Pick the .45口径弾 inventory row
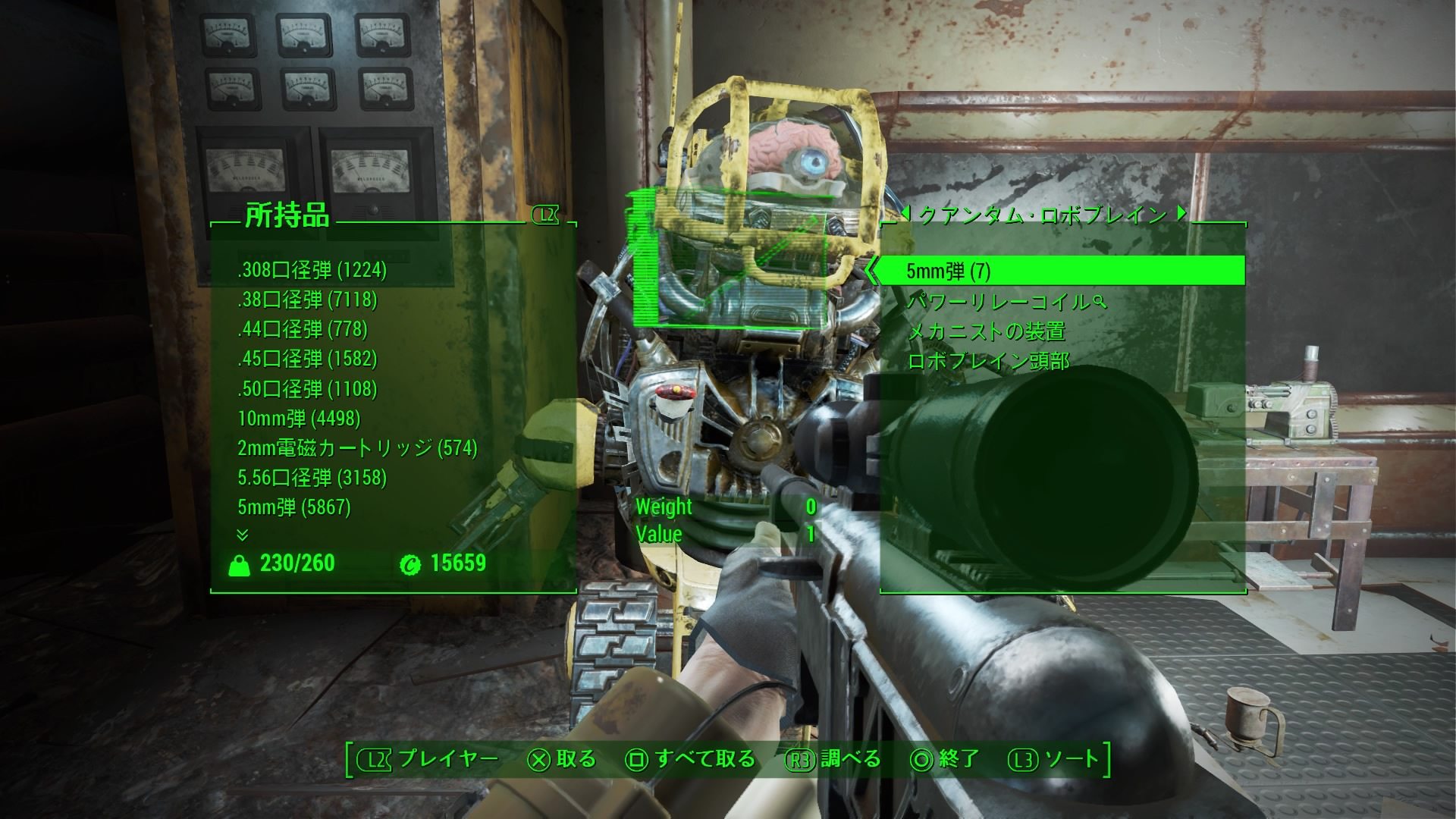Screen dimensions: 1456x819 point(307,359)
